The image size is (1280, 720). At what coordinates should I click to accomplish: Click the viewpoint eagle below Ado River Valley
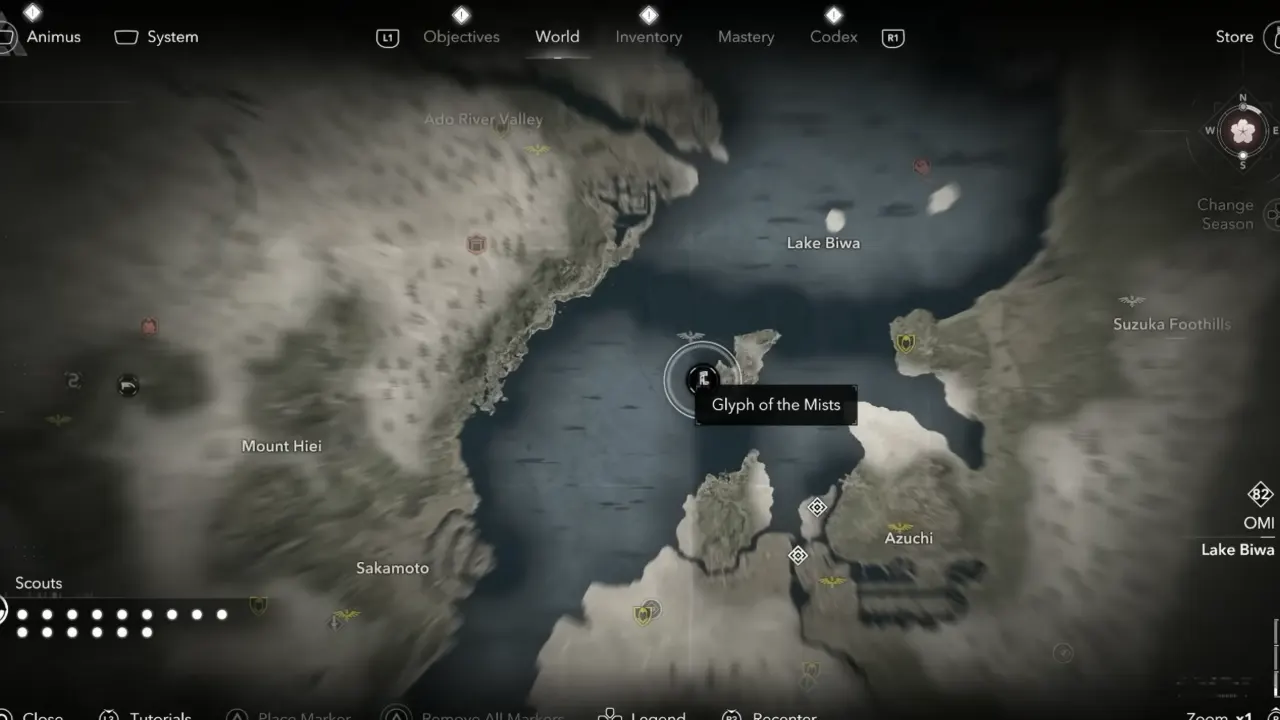539,150
